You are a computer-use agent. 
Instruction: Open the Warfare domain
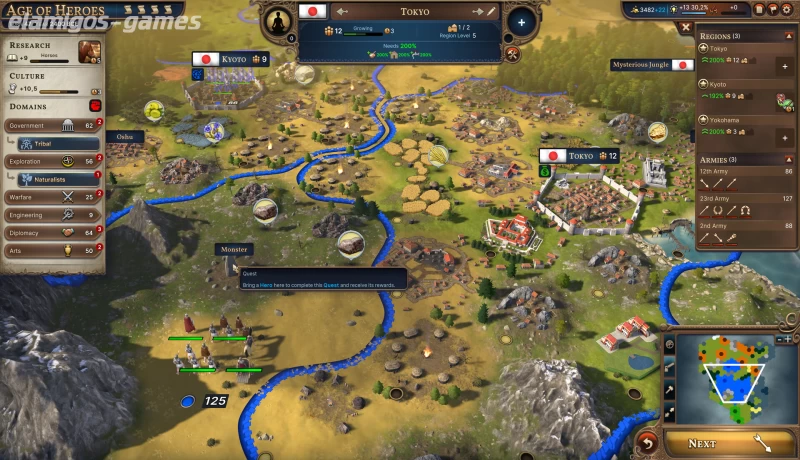tap(52, 197)
